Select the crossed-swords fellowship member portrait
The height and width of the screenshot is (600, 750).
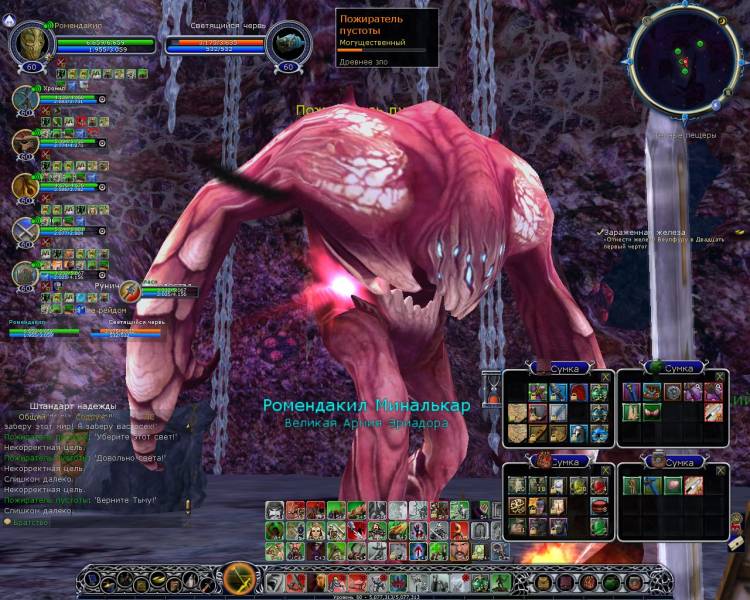tap(25, 230)
